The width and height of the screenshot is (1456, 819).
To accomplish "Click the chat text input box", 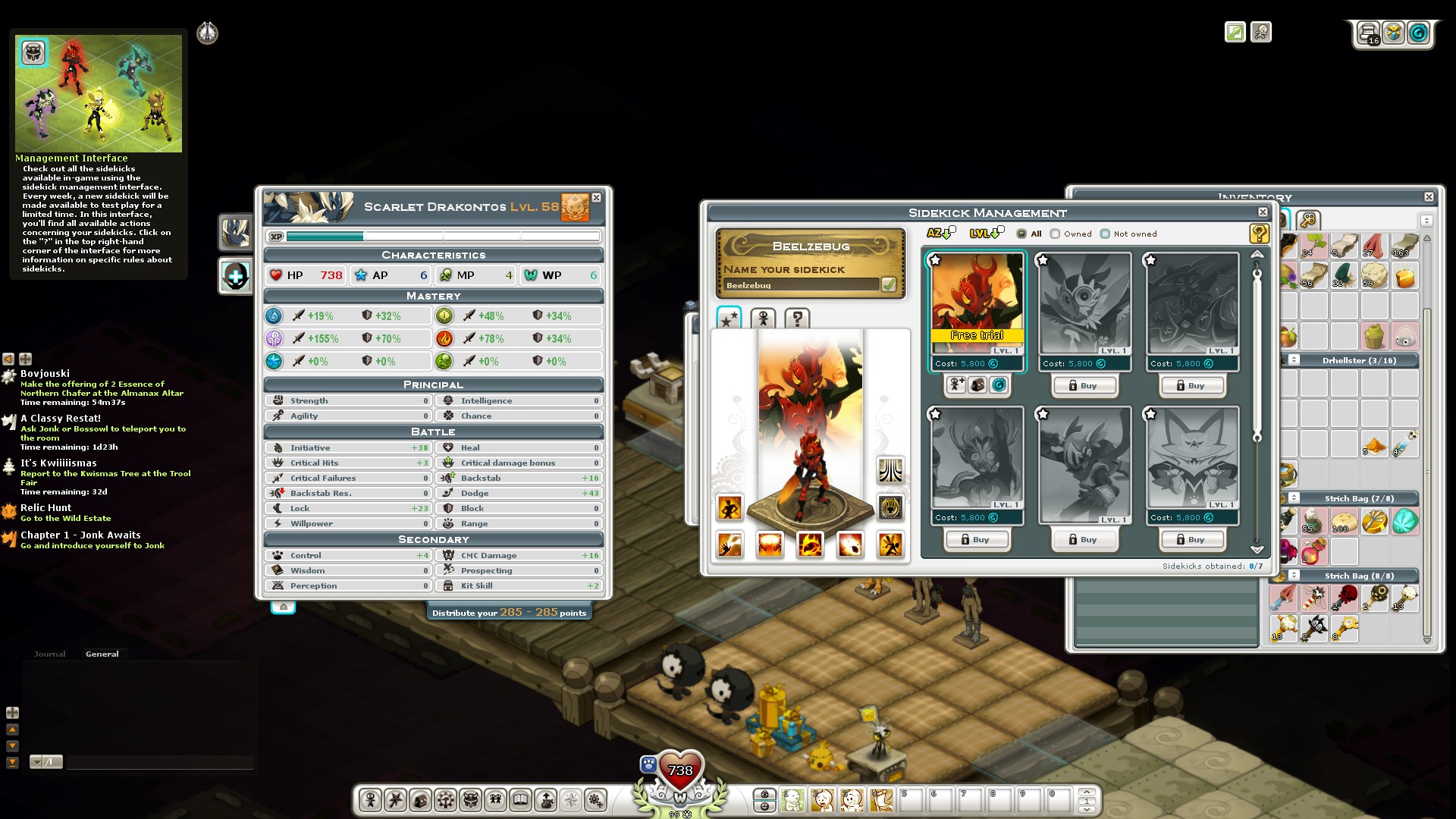I will pyautogui.click(x=159, y=762).
